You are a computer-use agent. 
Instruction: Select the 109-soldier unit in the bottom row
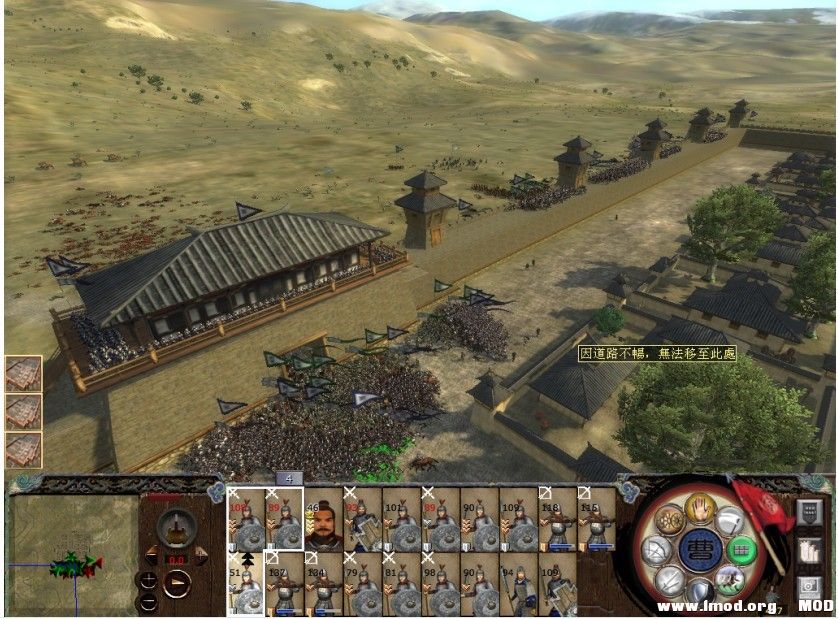click(x=557, y=584)
